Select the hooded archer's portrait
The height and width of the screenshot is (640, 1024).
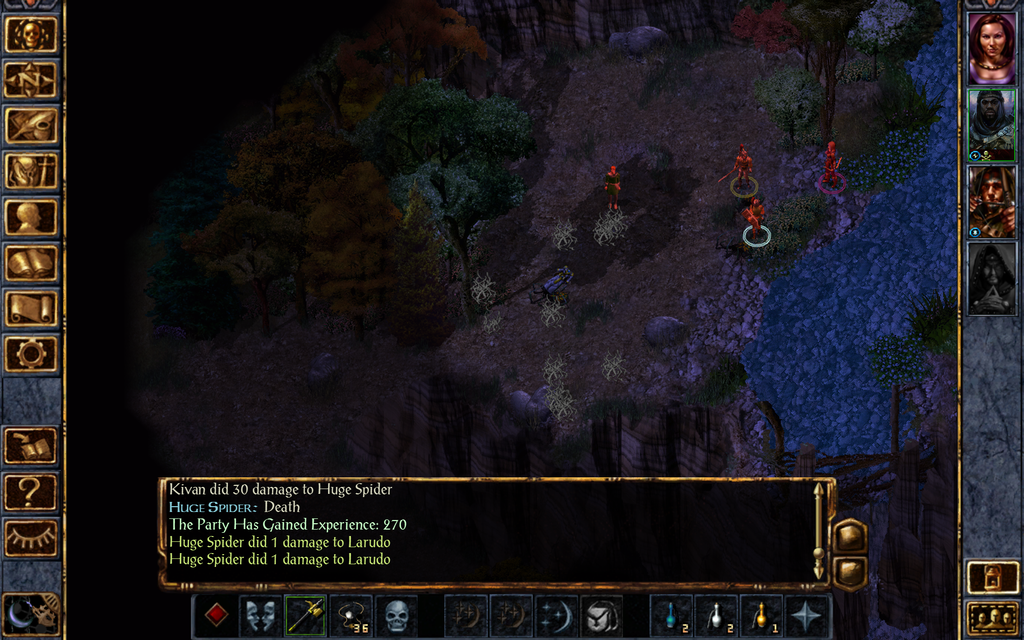point(991,200)
